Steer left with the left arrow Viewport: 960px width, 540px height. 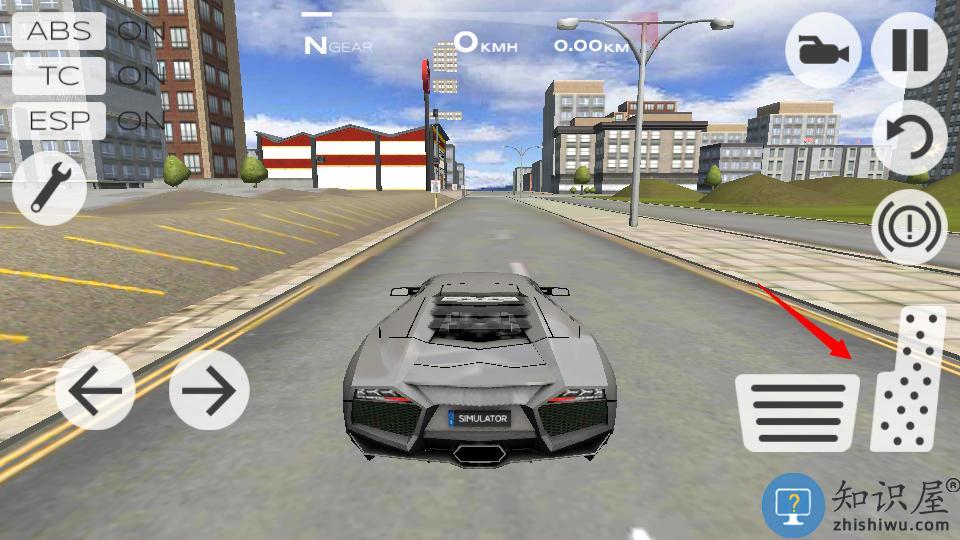(95, 390)
